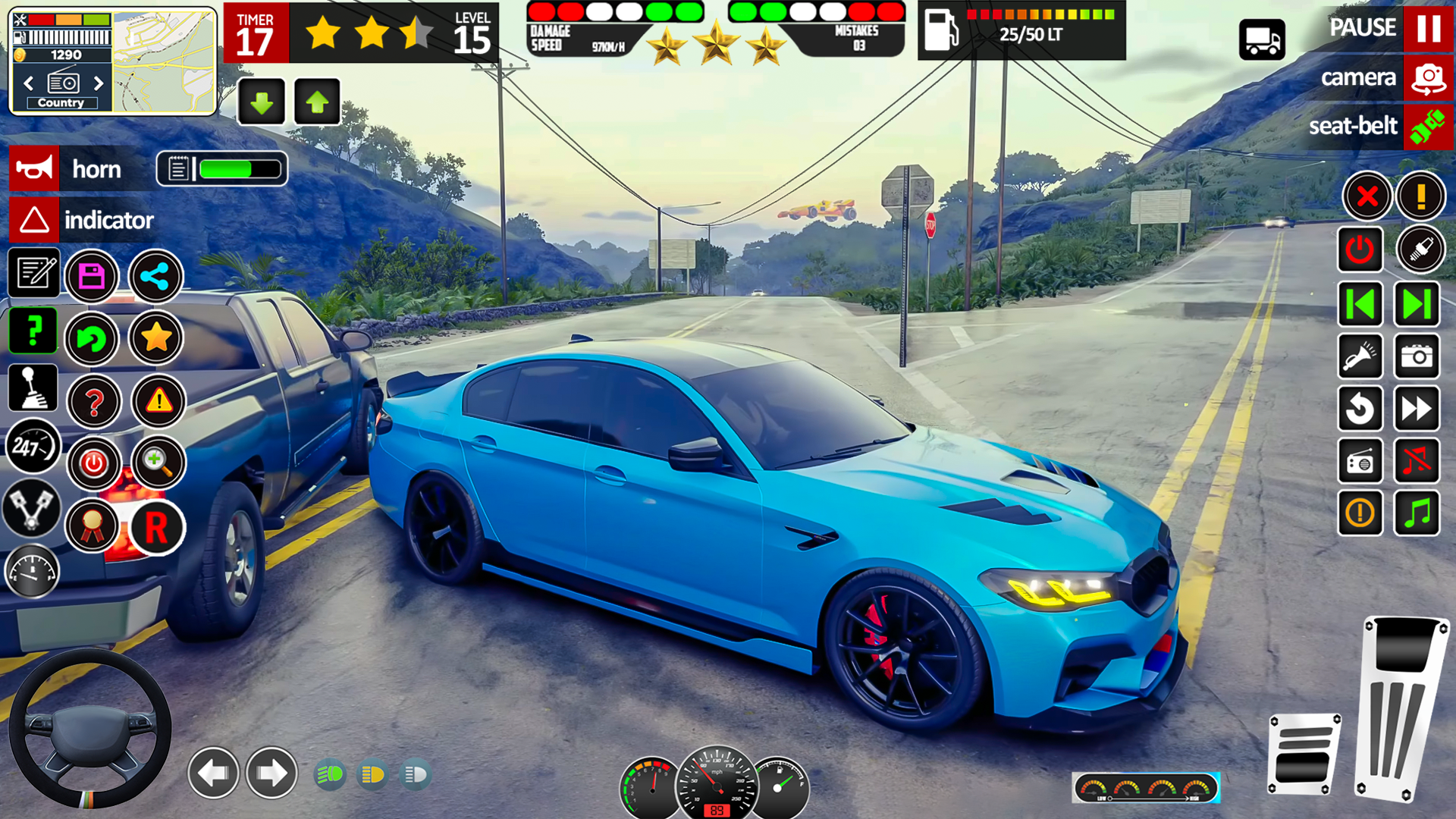Open the magnifier zoom control

156,463
